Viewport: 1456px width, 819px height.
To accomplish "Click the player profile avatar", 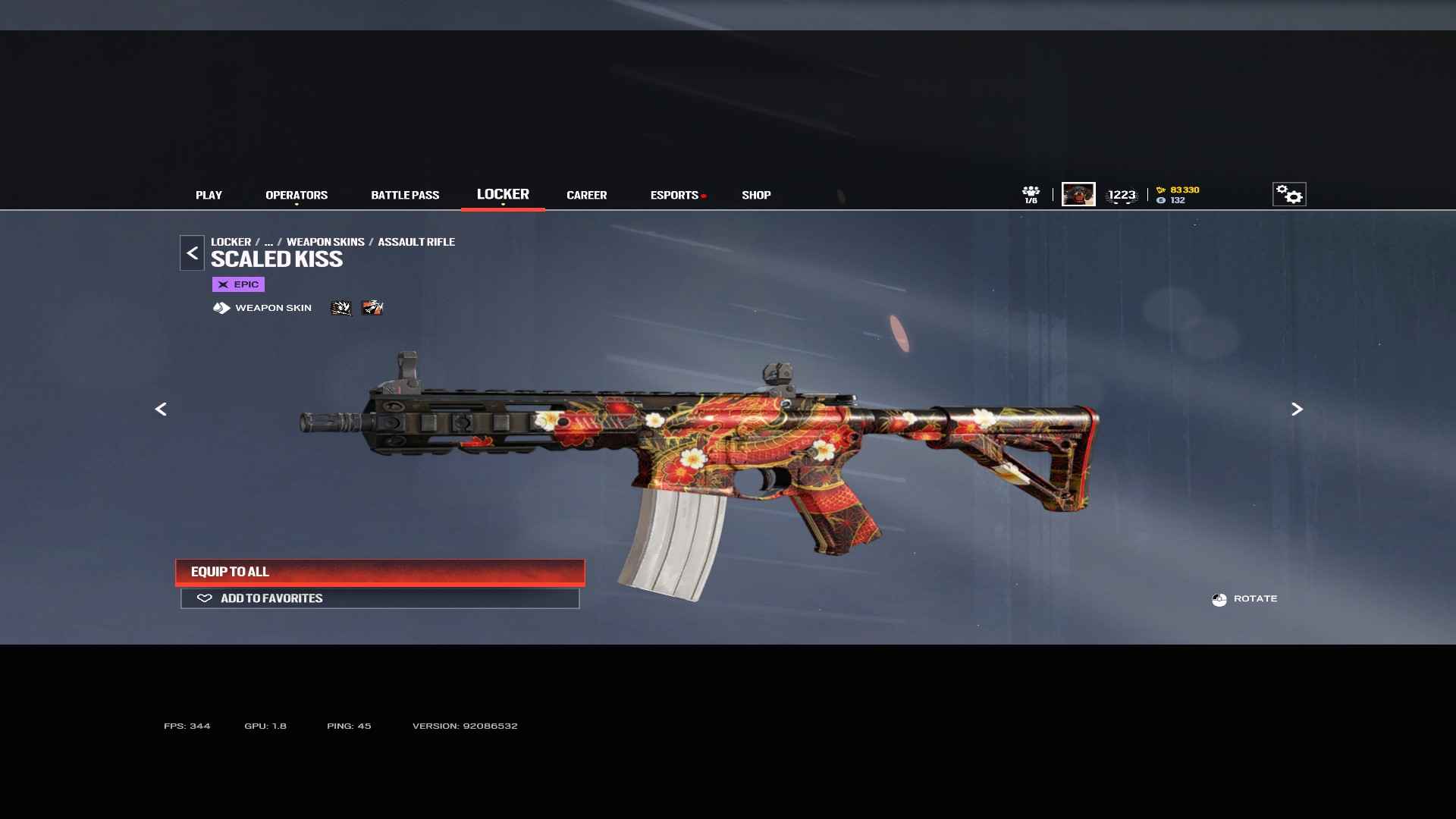I will coord(1078,194).
